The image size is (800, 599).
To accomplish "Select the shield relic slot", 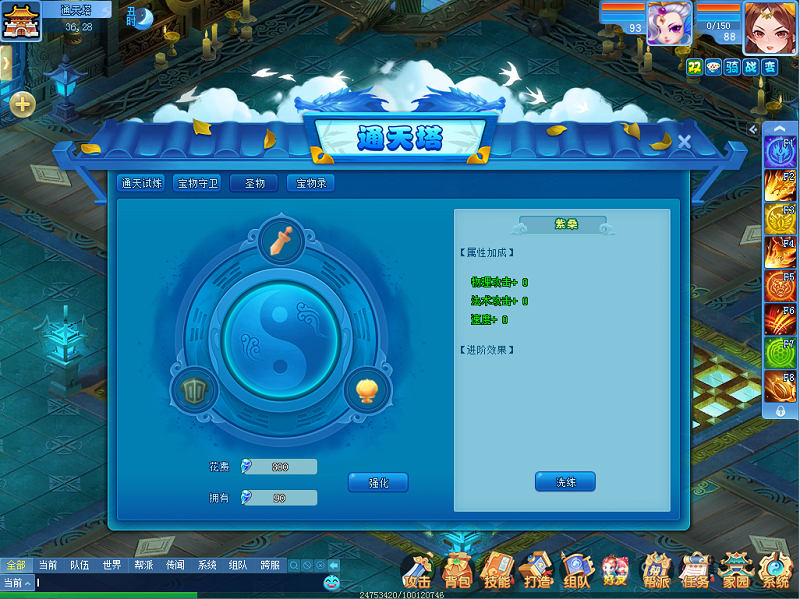I will coord(193,389).
